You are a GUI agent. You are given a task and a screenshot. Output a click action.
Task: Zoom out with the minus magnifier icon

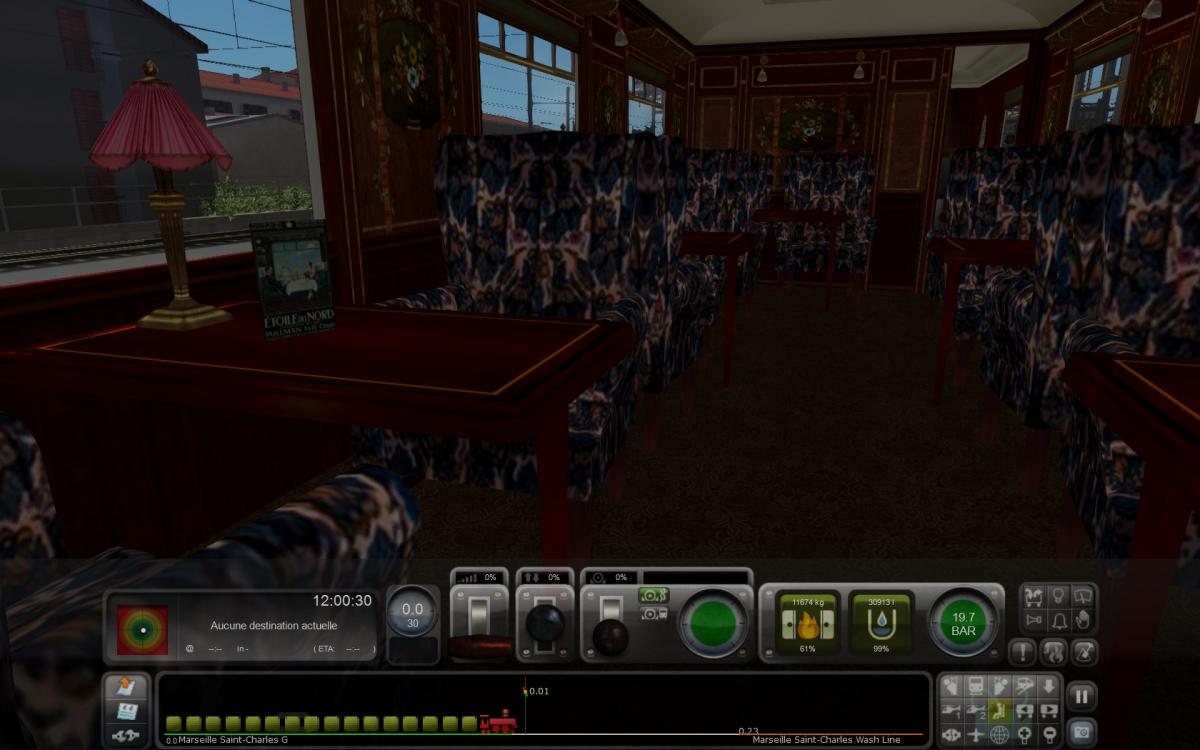pyautogui.click(x=1048, y=735)
